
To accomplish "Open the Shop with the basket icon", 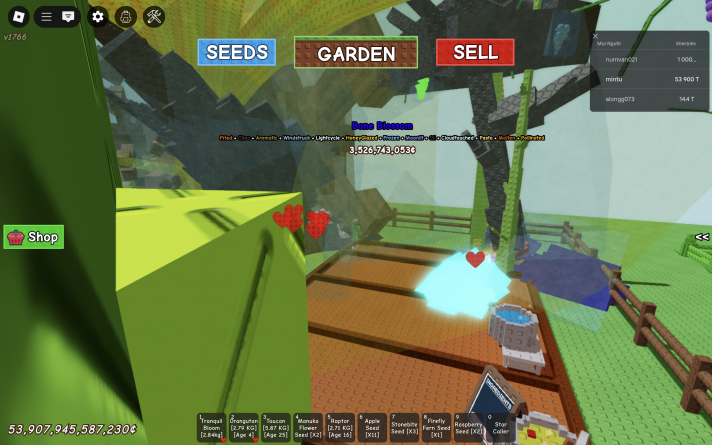I will point(34,237).
